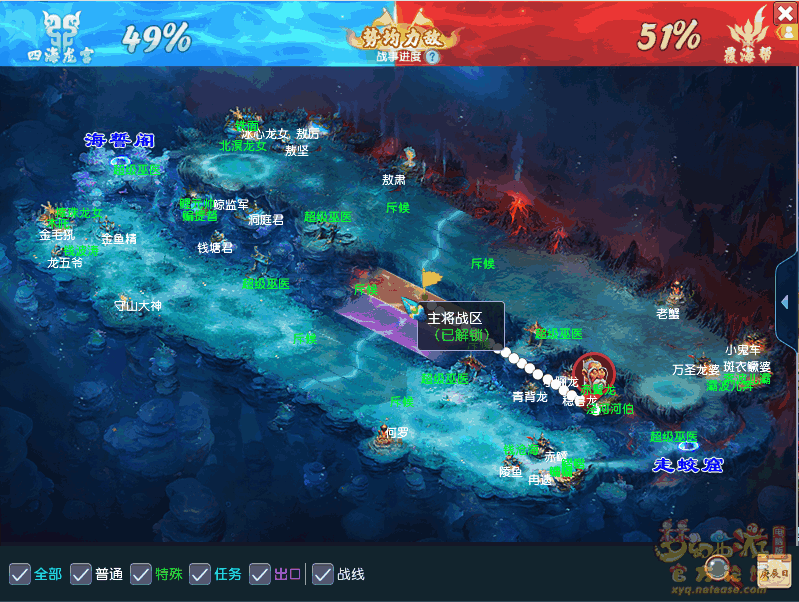
Task: Click the 守山大神 map marker
Action: [138, 306]
